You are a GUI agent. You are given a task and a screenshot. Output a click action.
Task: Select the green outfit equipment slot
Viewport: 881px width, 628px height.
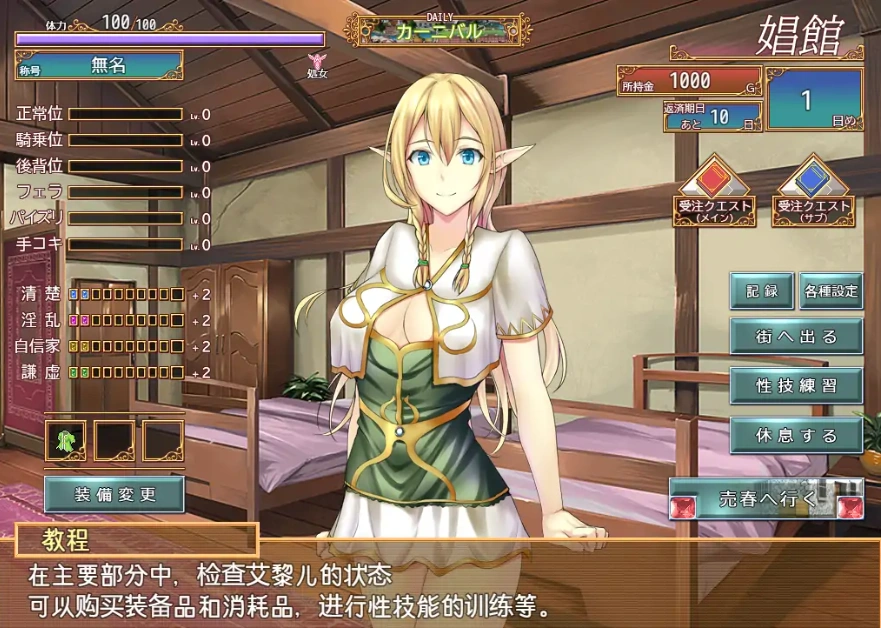[66, 440]
